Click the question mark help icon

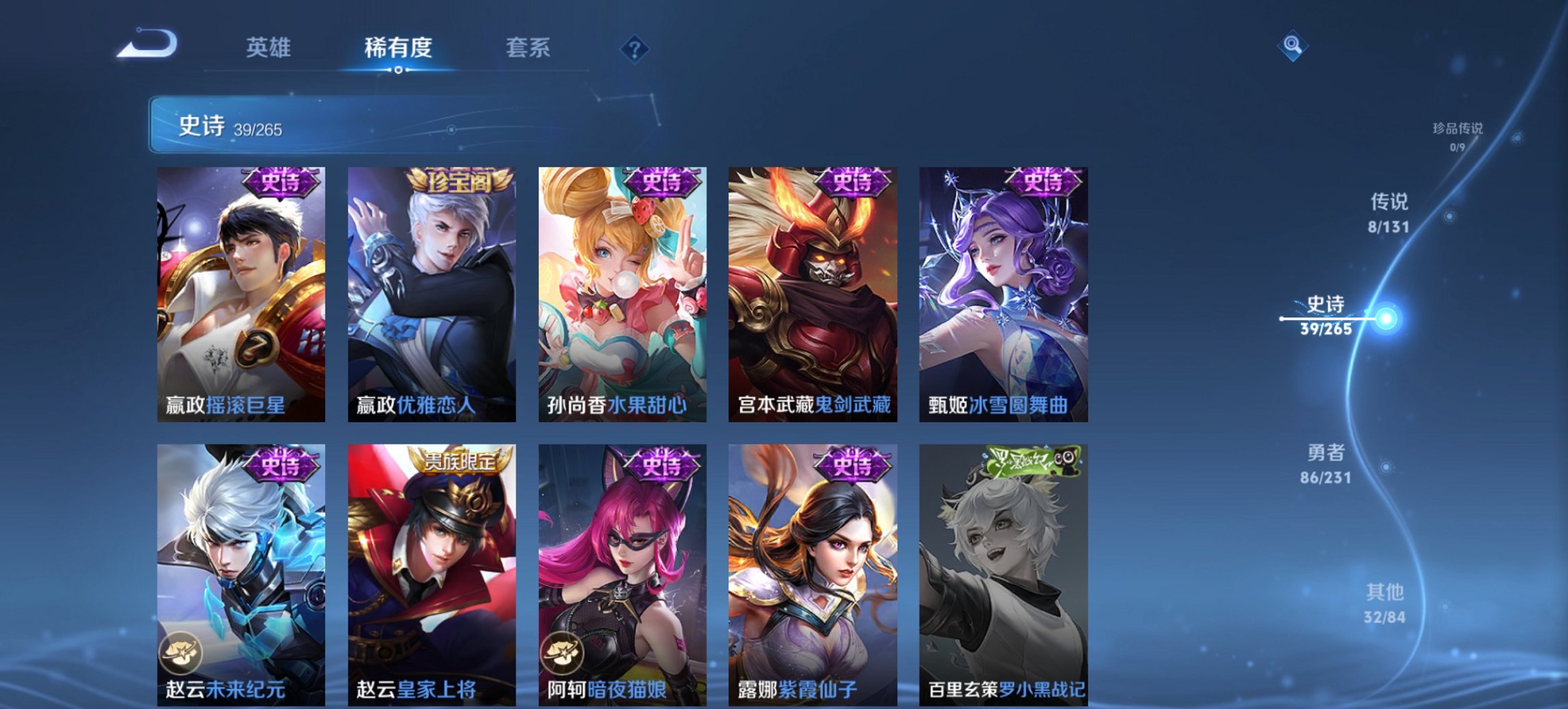[x=635, y=47]
